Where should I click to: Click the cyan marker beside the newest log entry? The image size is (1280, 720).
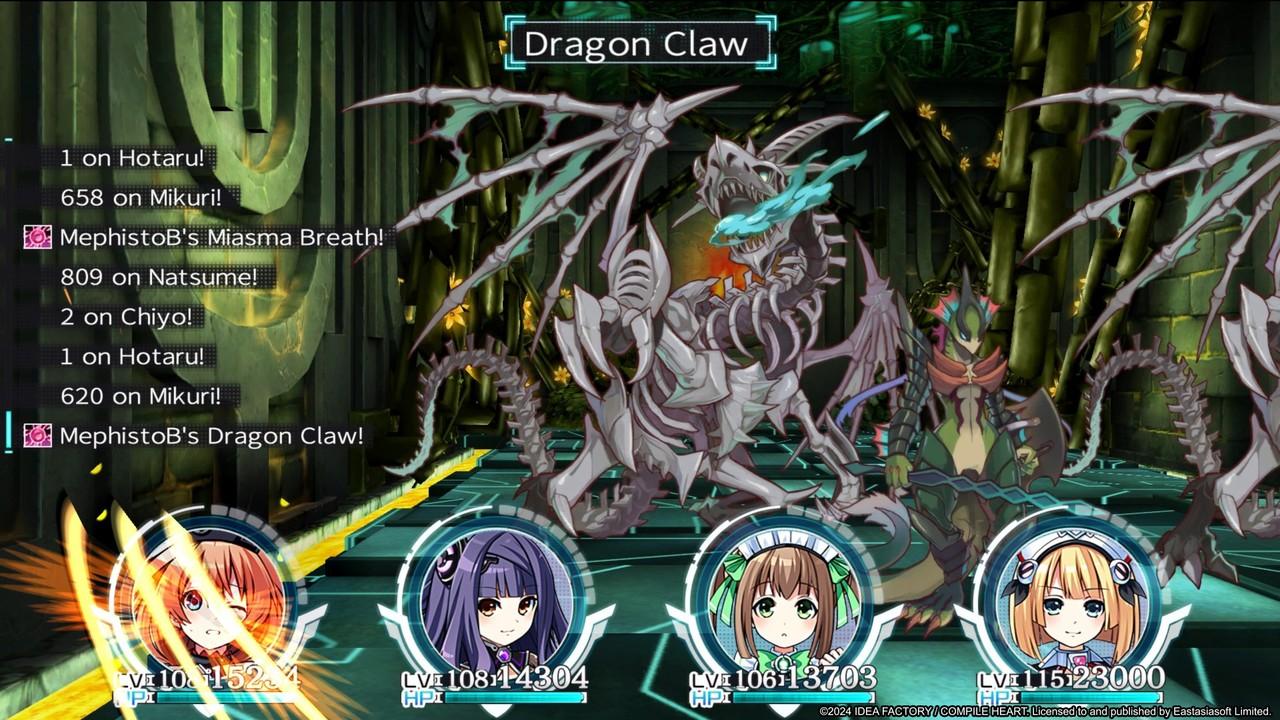click(6, 432)
